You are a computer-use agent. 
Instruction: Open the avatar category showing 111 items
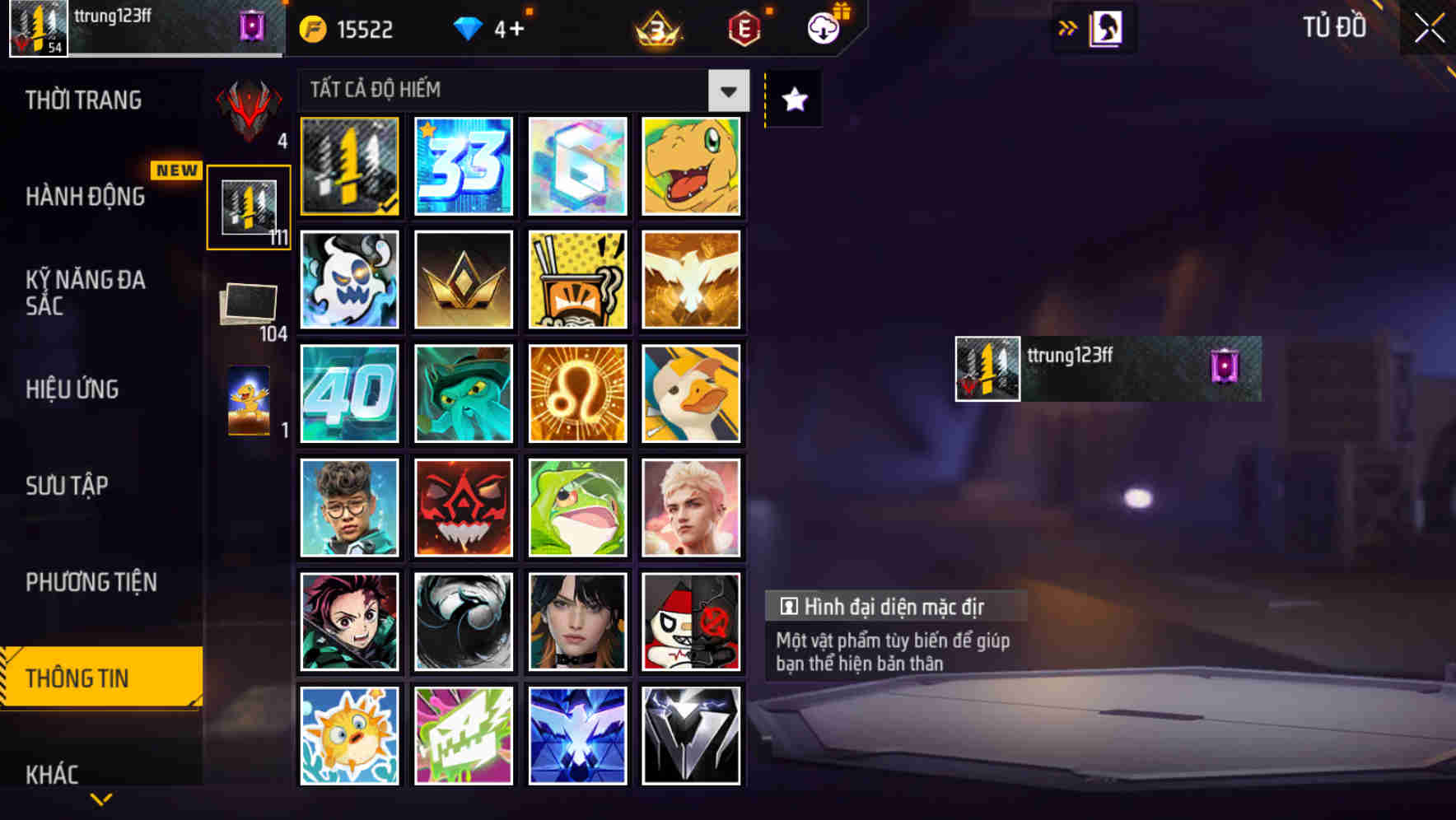click(248, 205)
